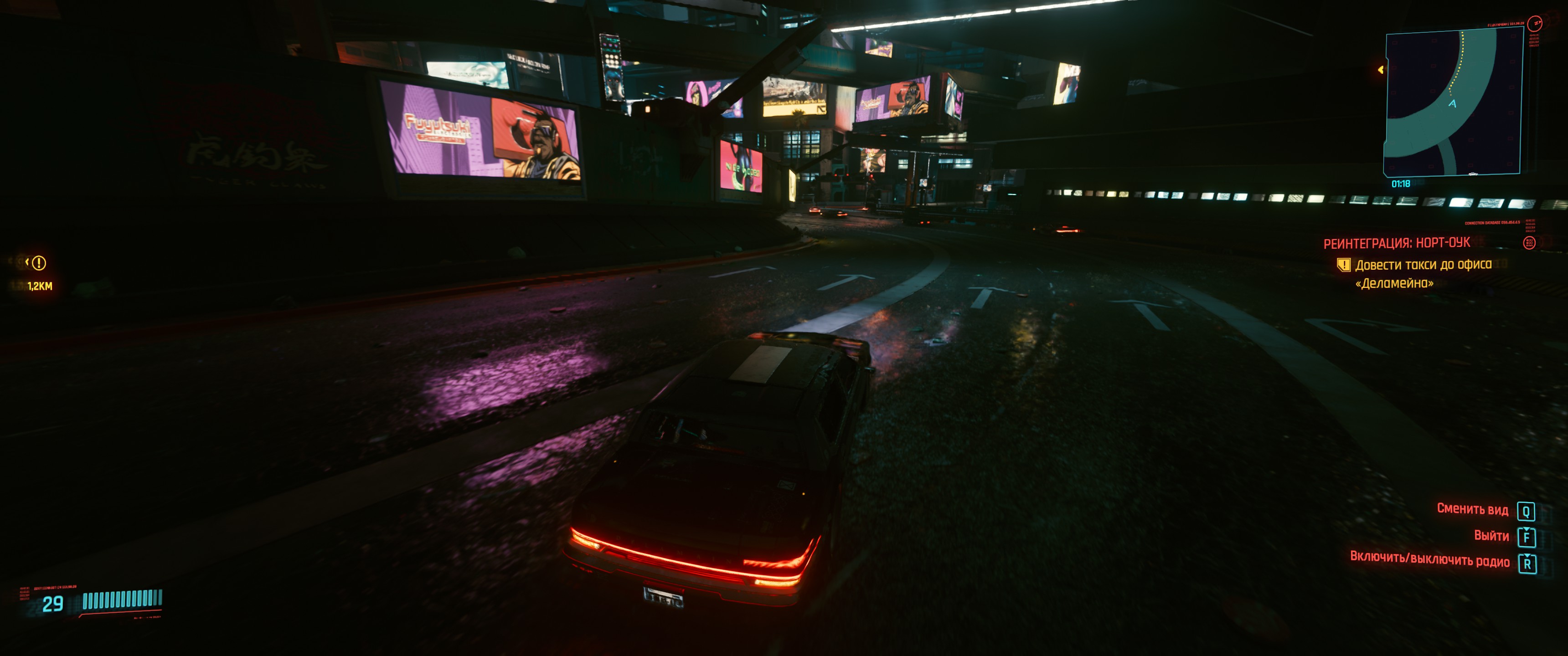1568x656 pixels.
Task: Click the yellow objective arrow beside the minimap
Action: [1381, 70]
